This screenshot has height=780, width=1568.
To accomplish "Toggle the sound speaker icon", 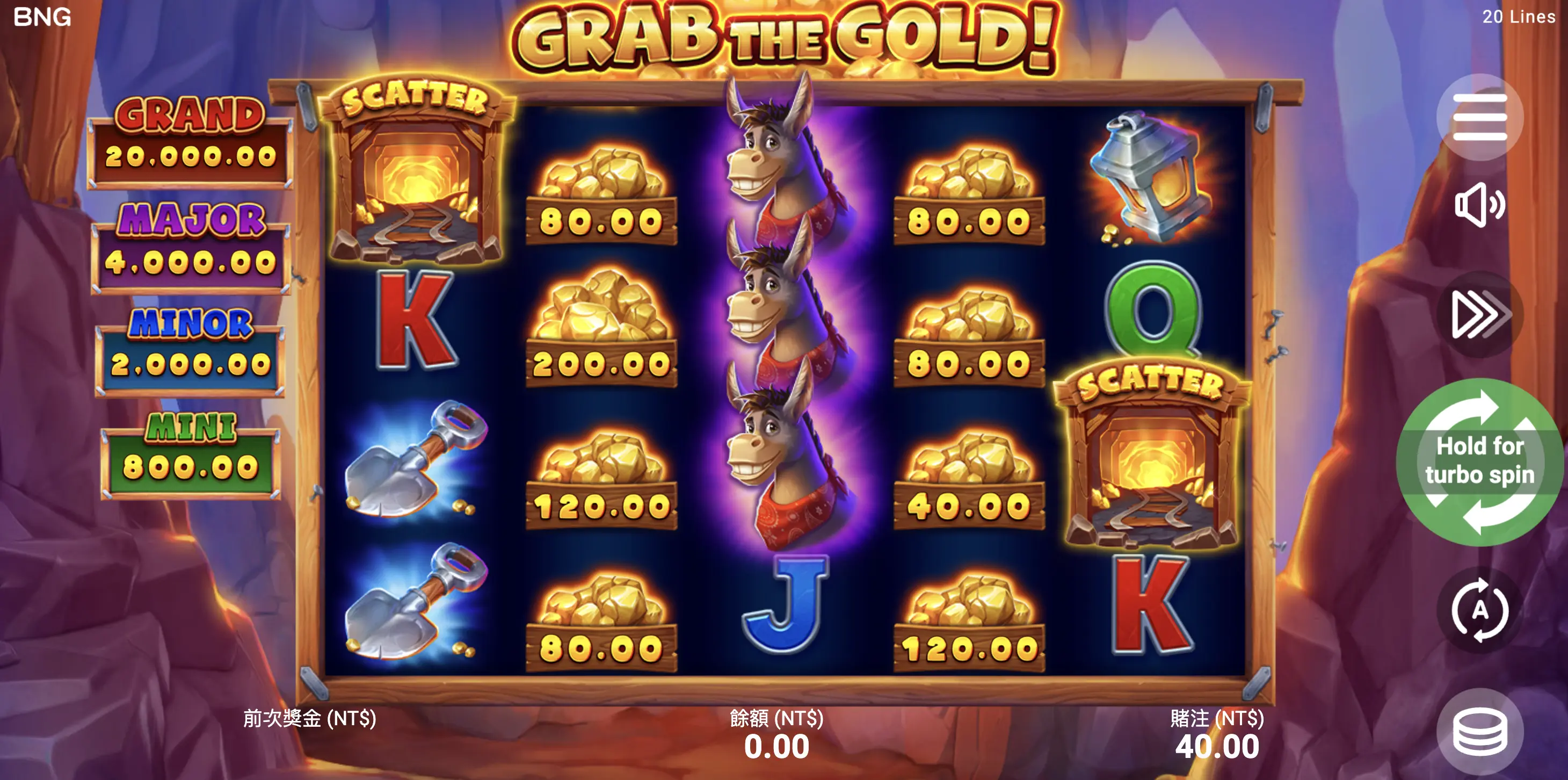I will tap(1480, 205).
